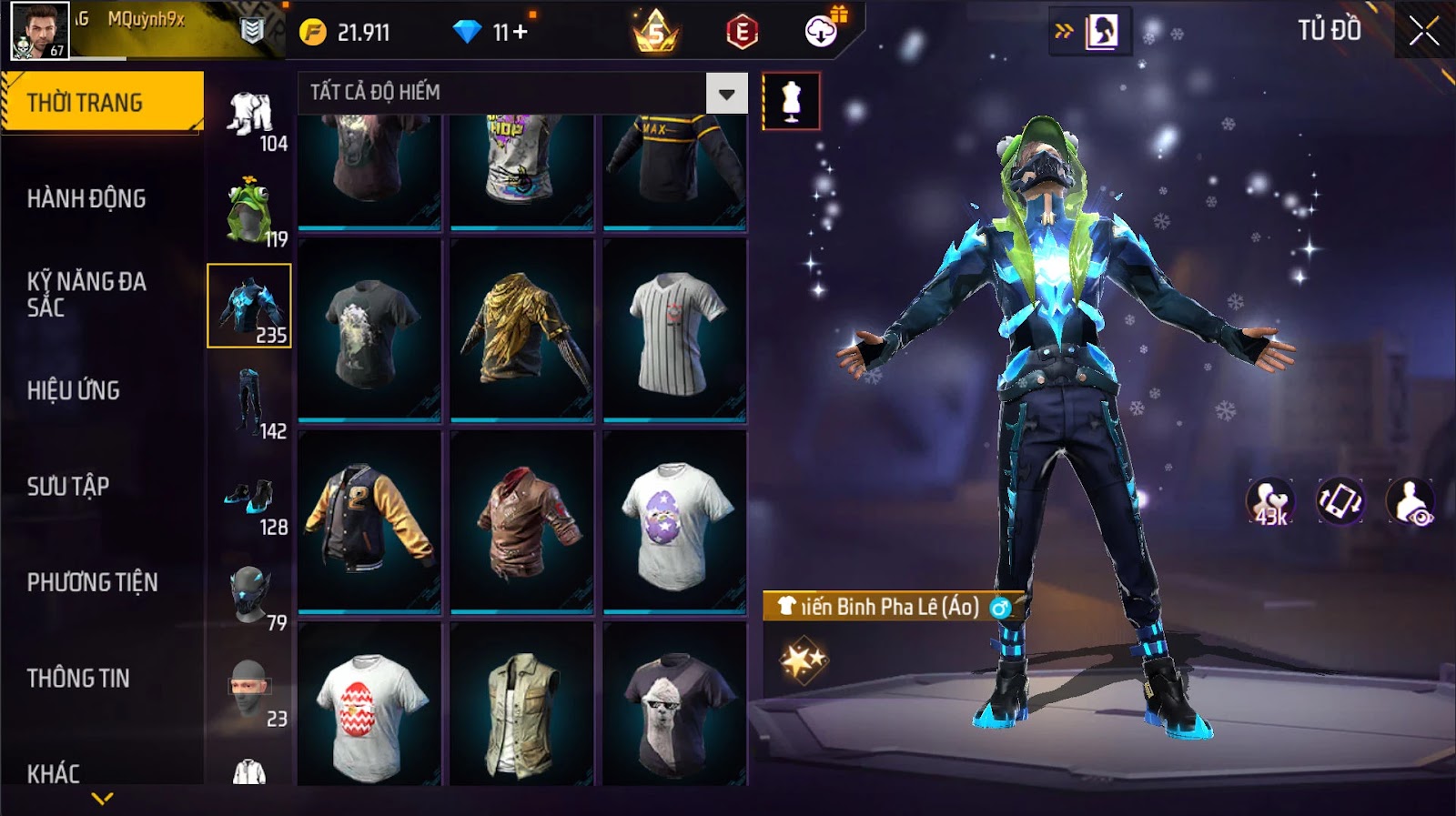Choose the white pinstripe baseball jersey
Image resolution: width=1456 pixels, height=816 pixels.
[675, 330]
